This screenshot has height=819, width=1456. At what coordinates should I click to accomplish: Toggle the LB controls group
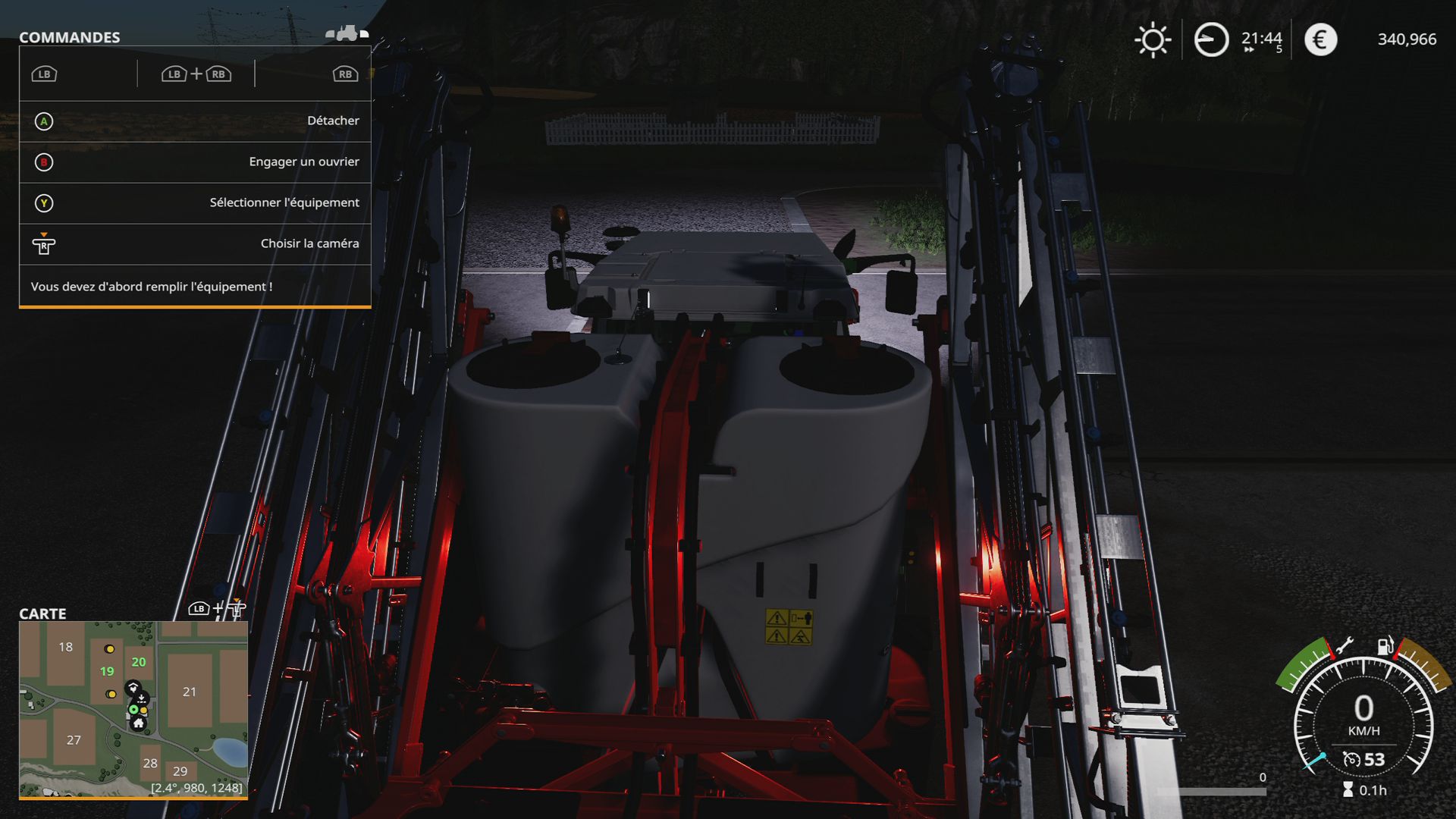click(x=43, y=74)
